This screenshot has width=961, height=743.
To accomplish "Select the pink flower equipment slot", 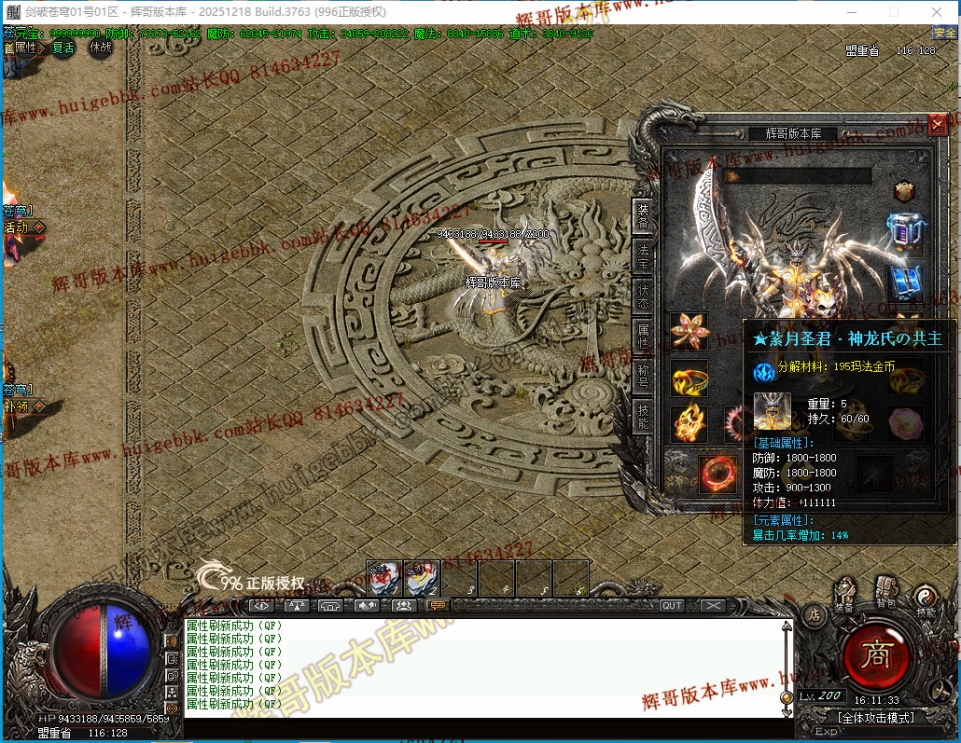I will pos(689,331).
